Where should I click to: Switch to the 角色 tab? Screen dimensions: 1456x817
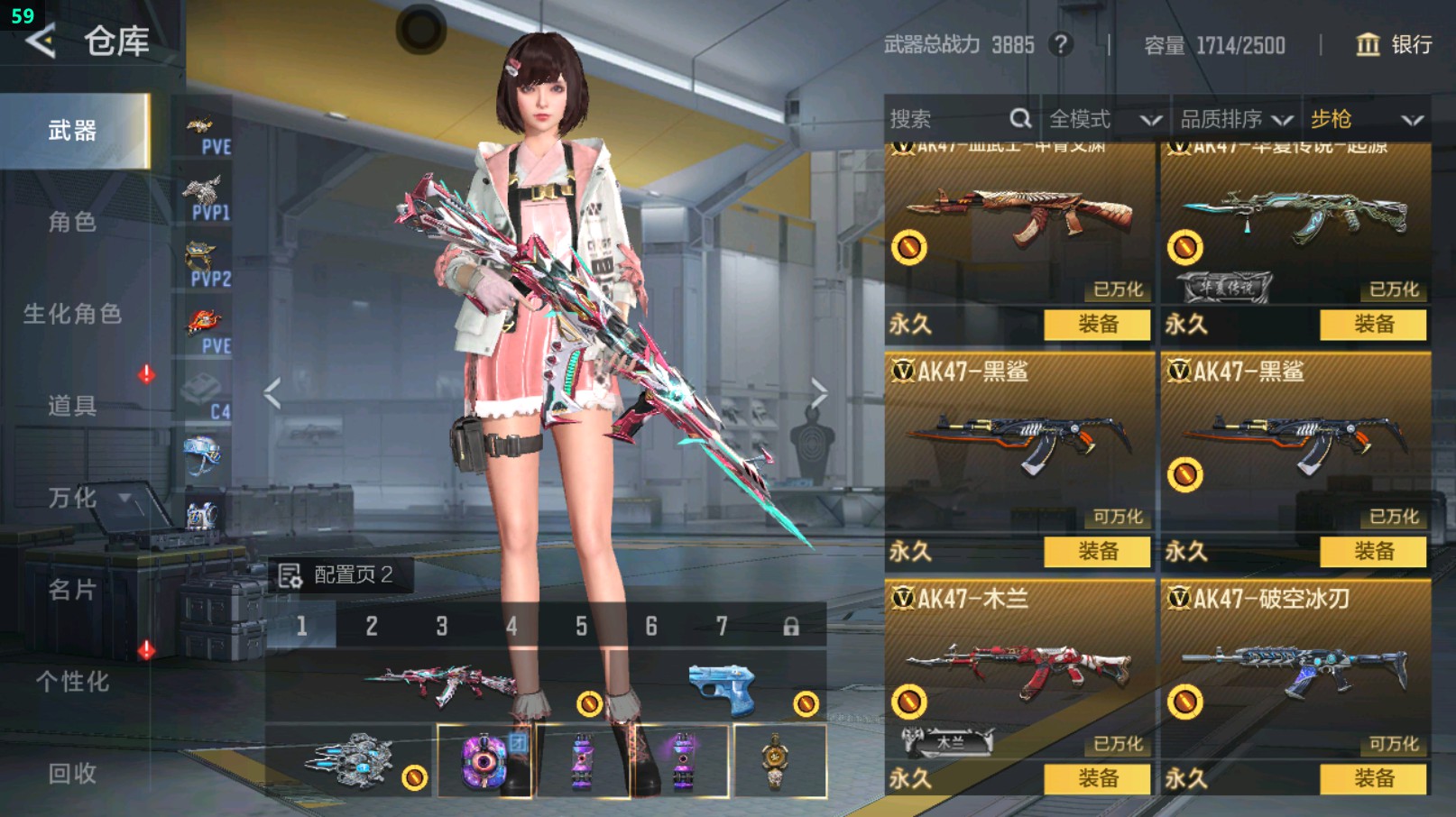(72, 222)
